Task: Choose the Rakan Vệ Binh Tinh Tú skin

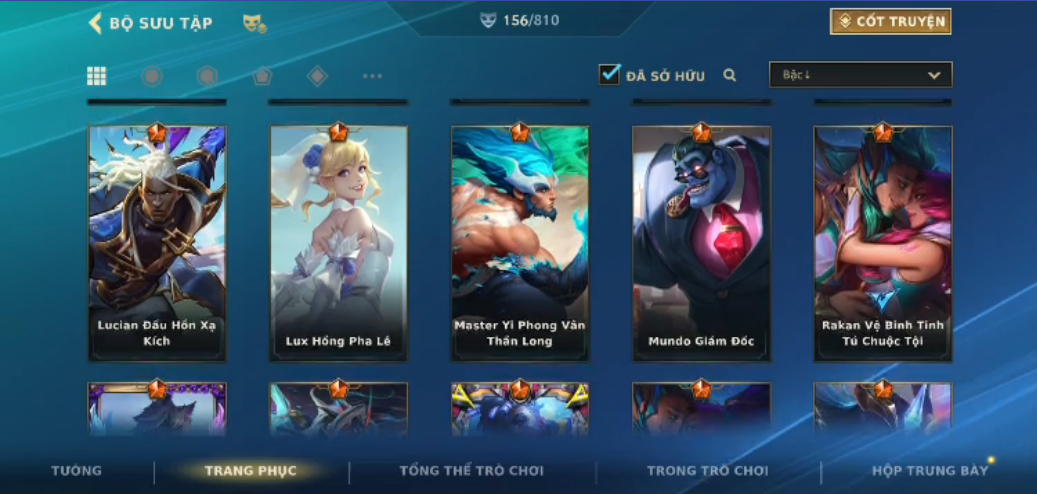Action: pos(883,242)
